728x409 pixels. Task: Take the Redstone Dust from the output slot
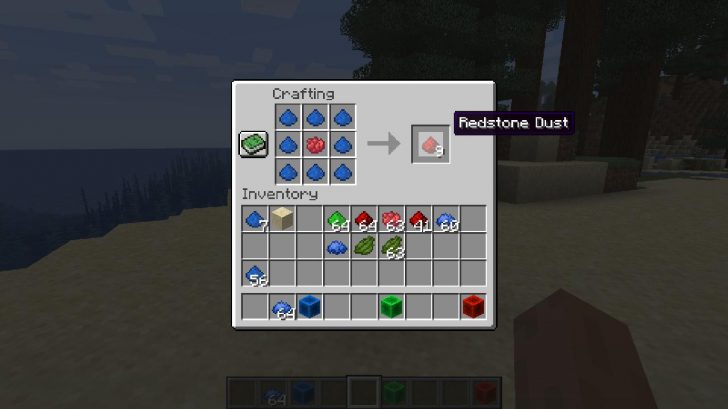pyautogui.click(x=430, y=145)
